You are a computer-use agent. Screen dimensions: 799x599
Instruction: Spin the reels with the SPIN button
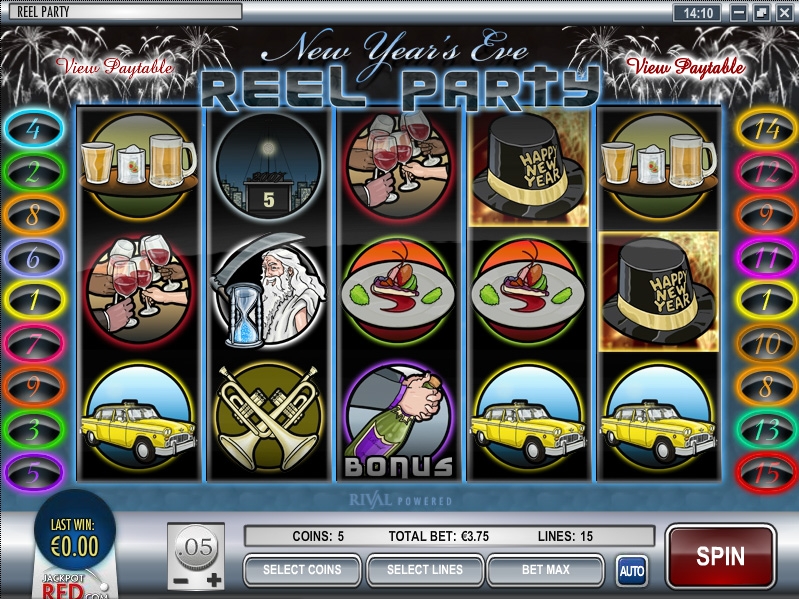click(x=720, y=556)
